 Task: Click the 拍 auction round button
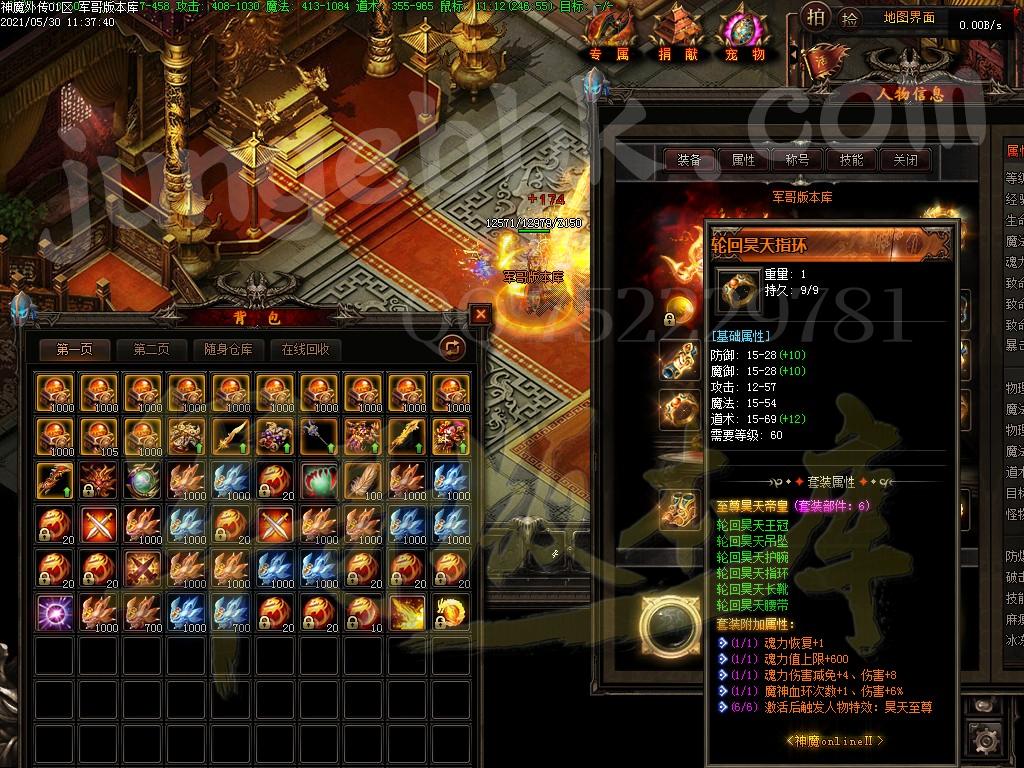(816, 17)
